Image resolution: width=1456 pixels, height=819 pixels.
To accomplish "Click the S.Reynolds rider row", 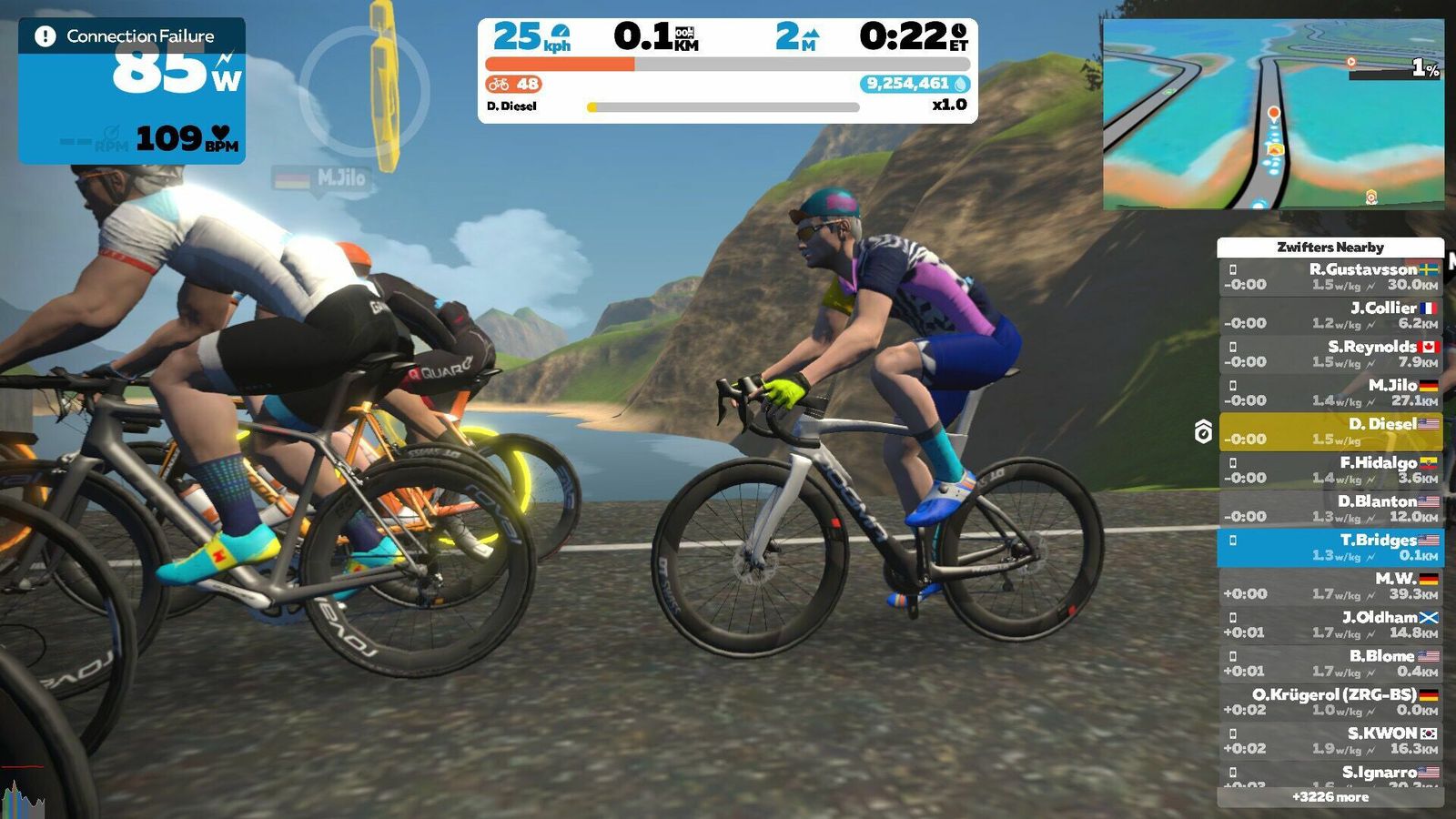I will pyautogui.click(x=1330, y=354).
